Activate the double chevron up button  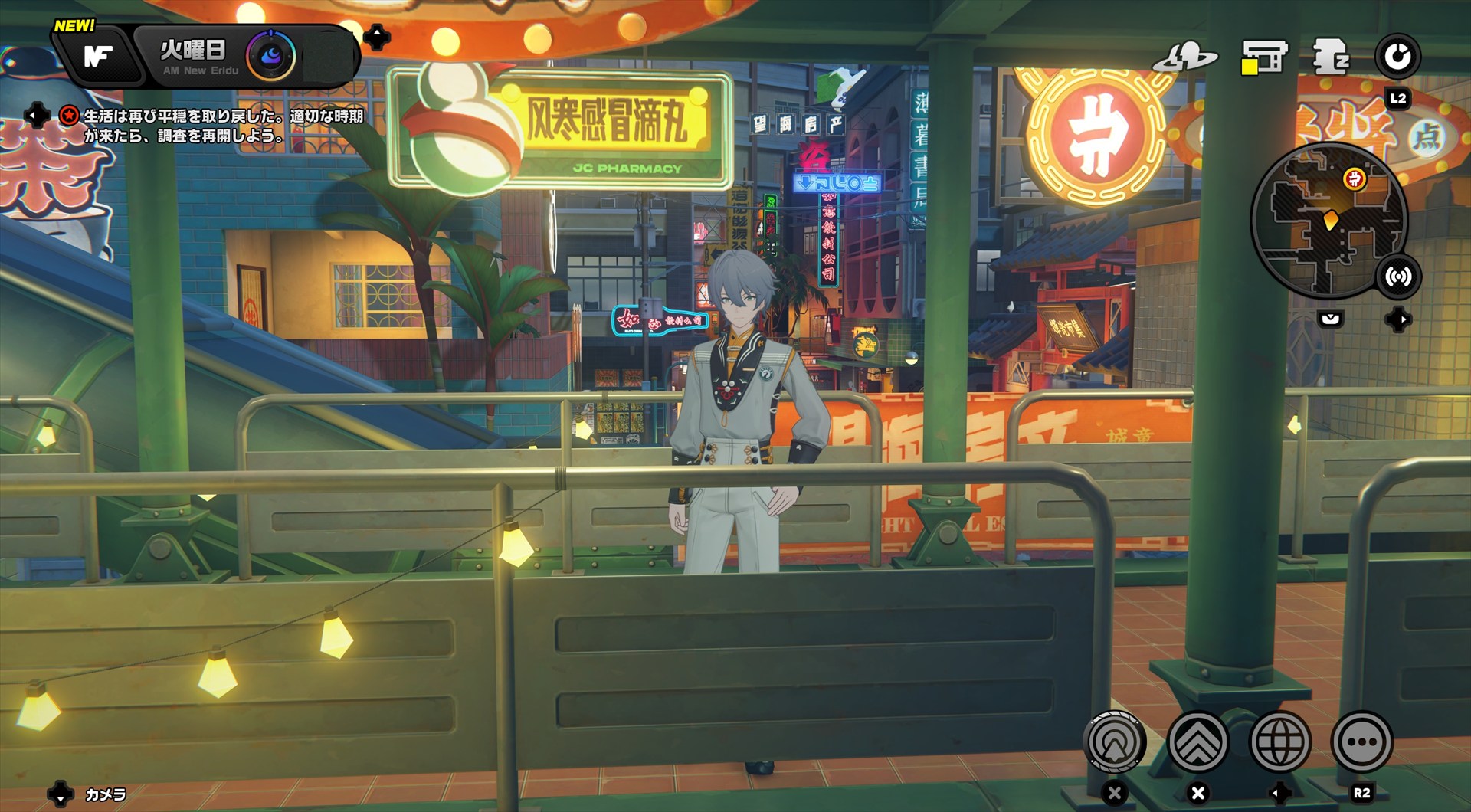pos(1197,742)
